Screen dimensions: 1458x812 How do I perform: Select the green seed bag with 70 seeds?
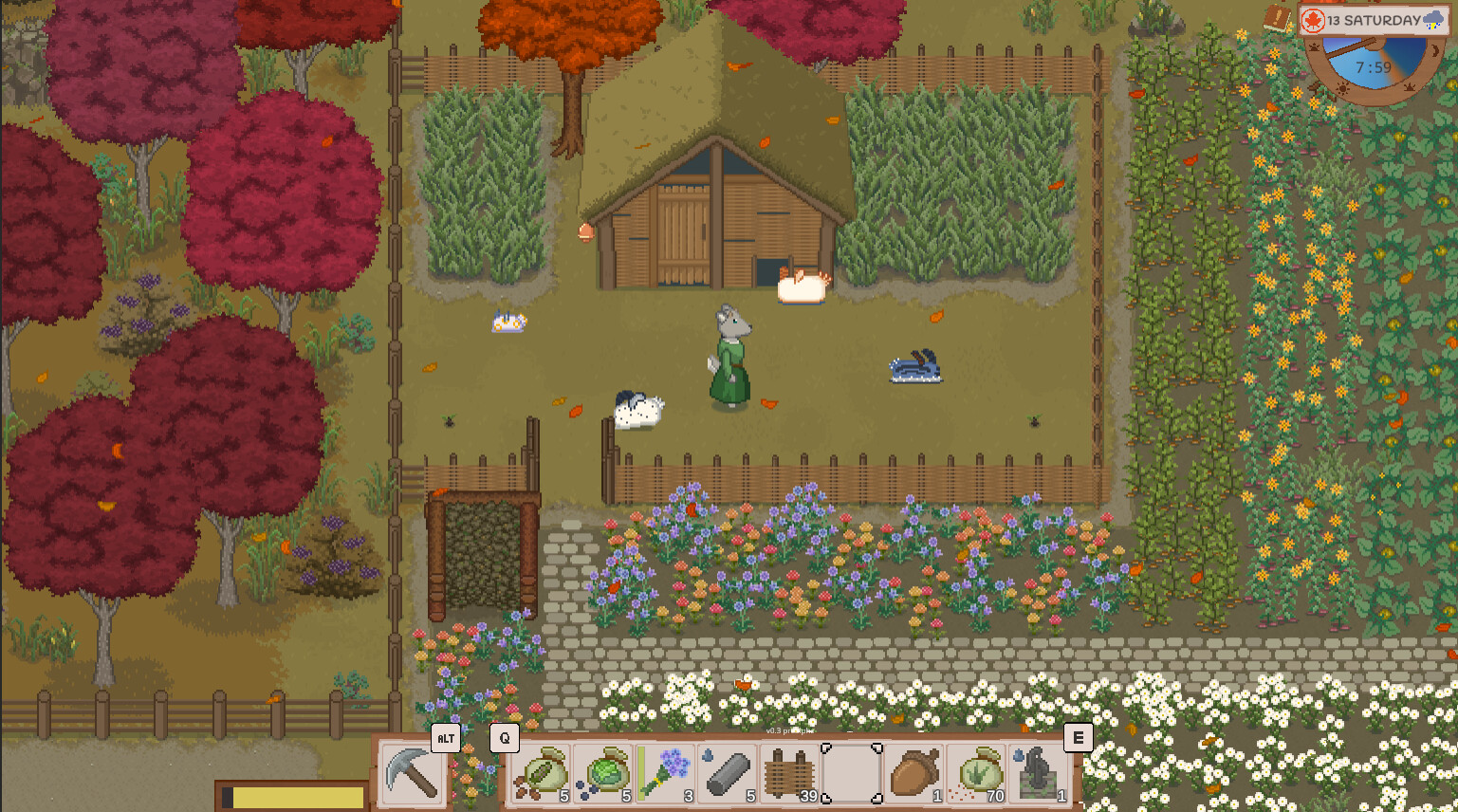pyautogui.click(x=976, y=773)
